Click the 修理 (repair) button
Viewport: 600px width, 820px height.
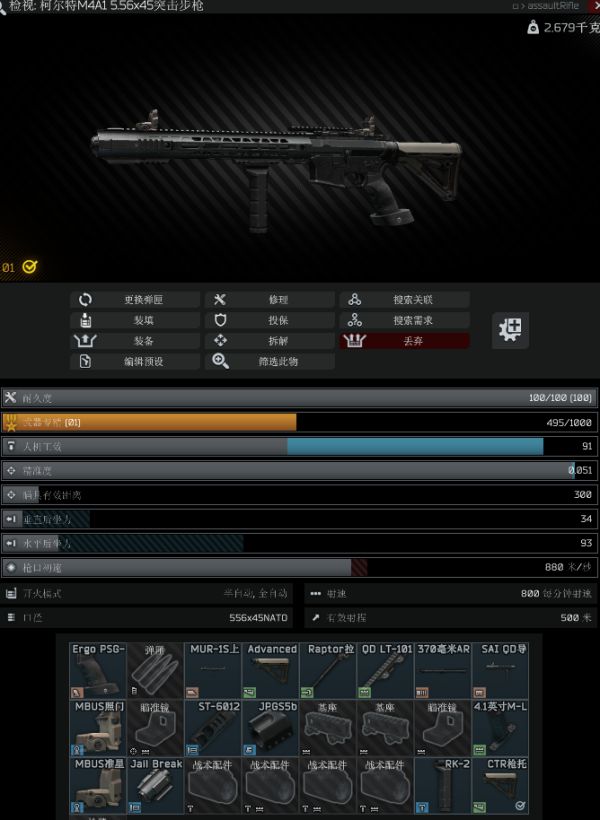point(270,300)
